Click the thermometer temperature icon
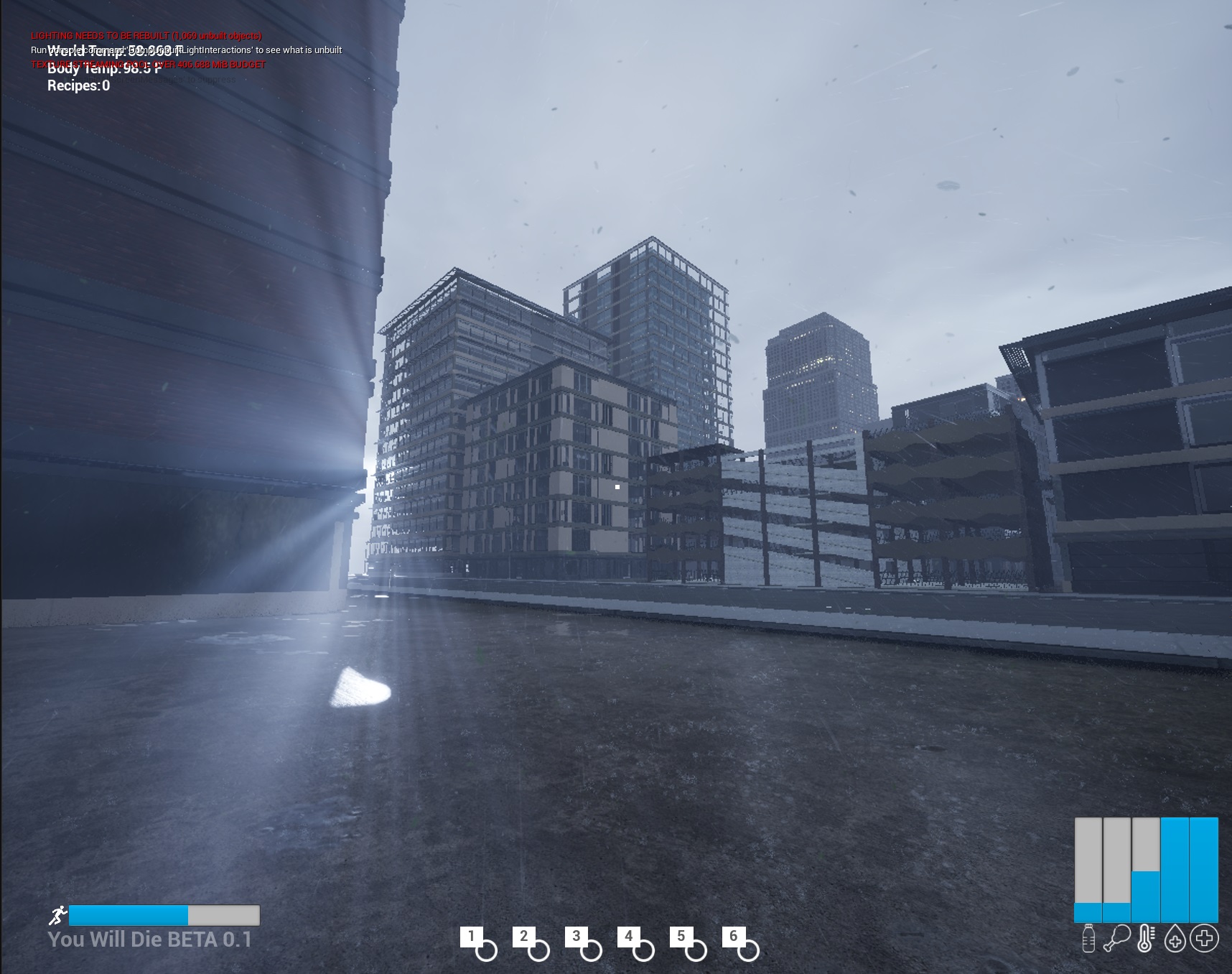 (x=1146, y=939)
